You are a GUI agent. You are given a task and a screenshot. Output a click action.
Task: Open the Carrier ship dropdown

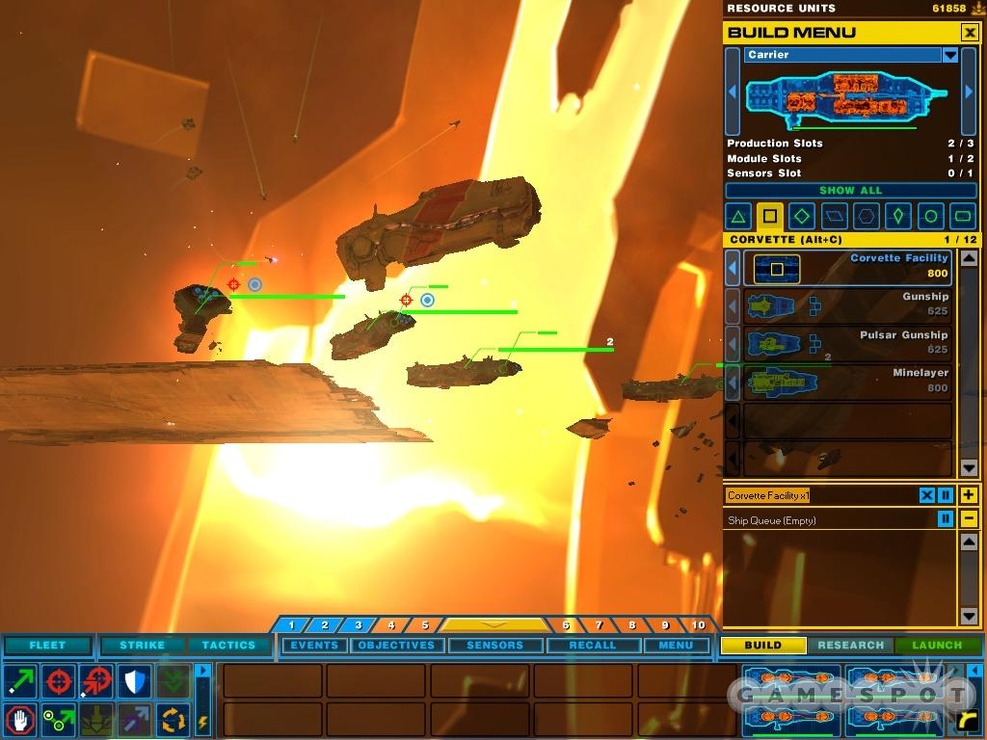(950, 55)
